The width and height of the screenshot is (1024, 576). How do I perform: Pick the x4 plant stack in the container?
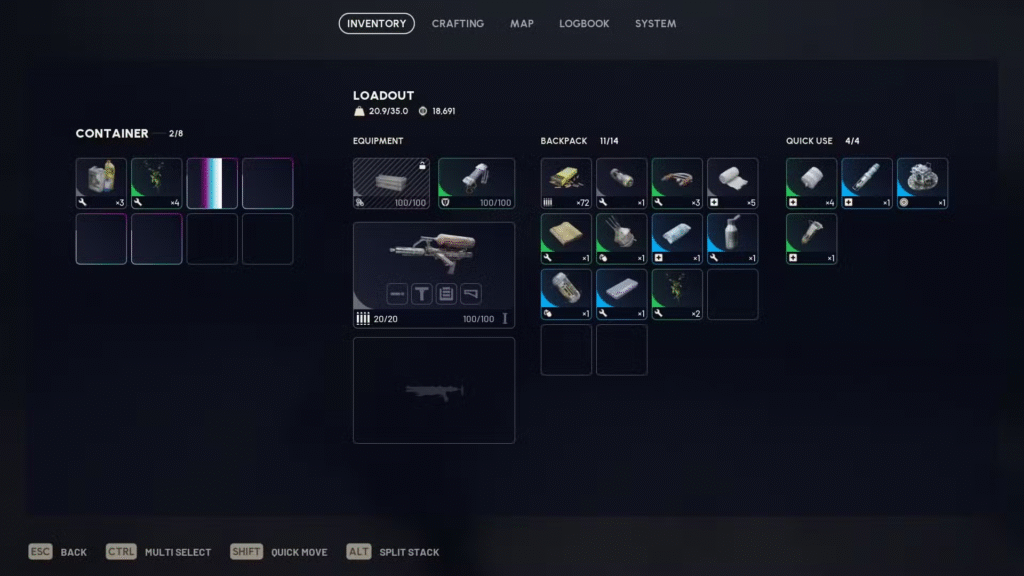click(157, 183)
